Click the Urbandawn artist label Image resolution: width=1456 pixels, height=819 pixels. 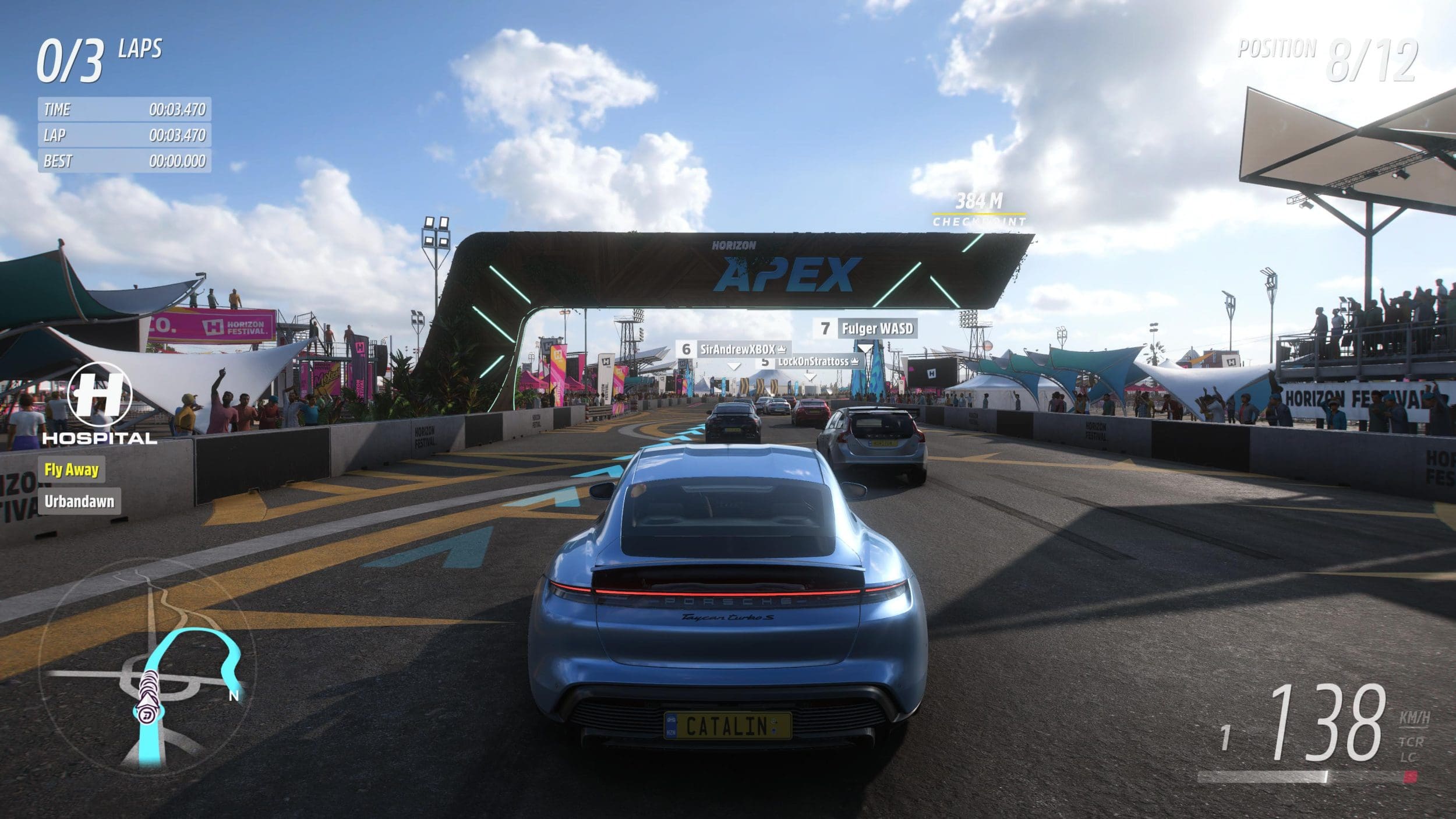click(80, 501)
